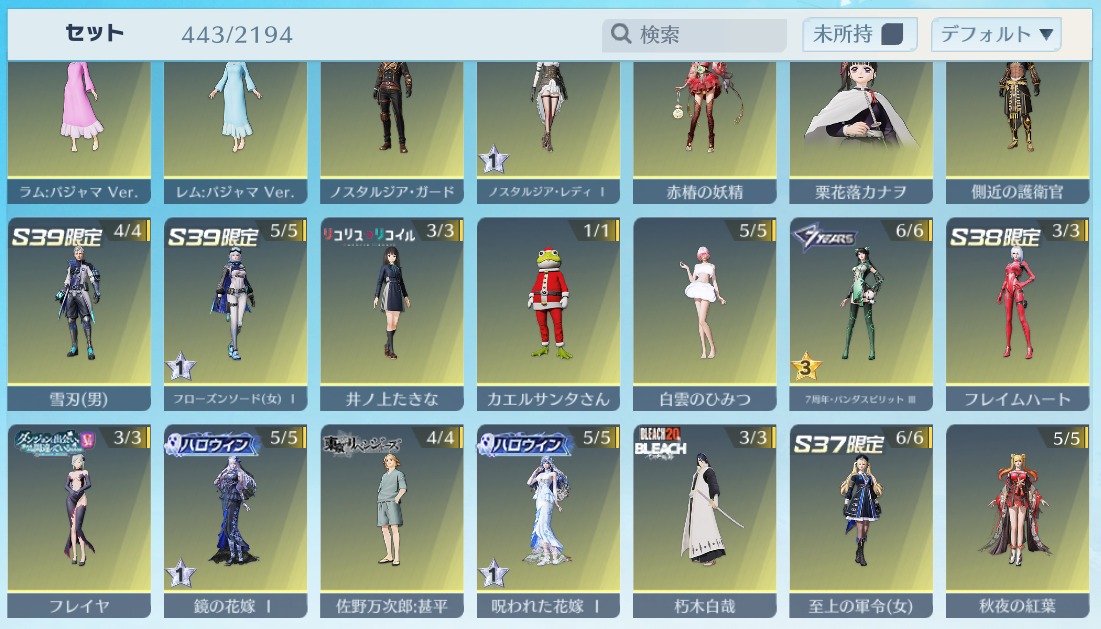
Task: Open the 井ノ上たきな costume tile
Action: click(392, 310)
